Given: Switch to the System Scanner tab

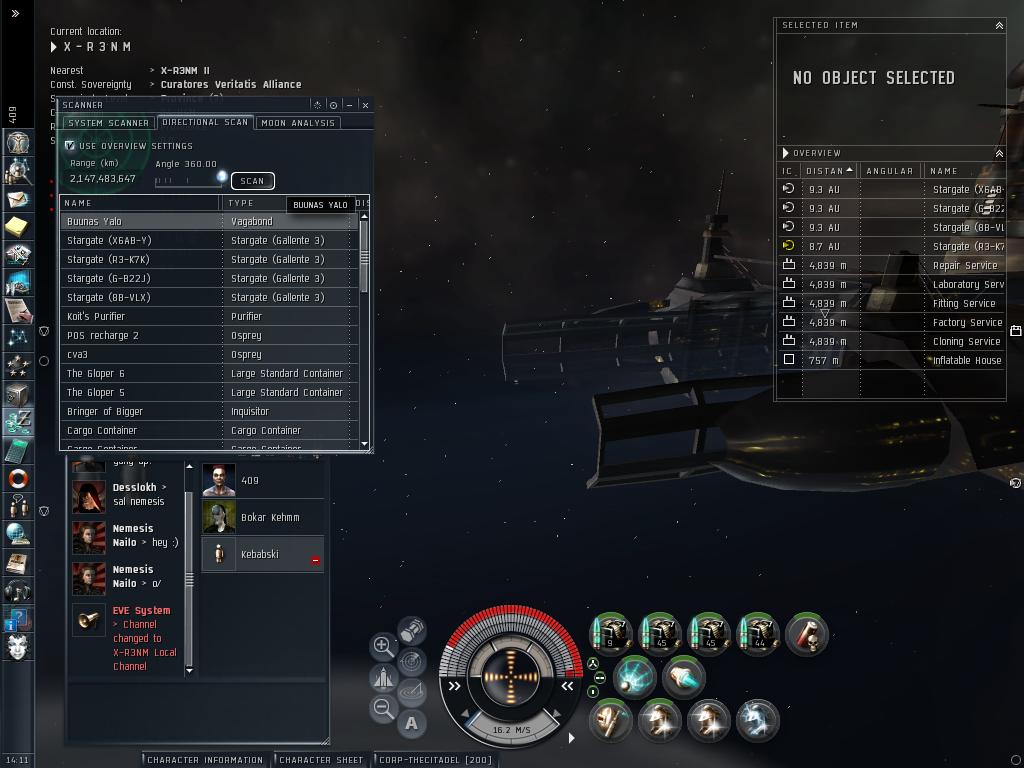Looking at the screenshot, I should point(108,123).
